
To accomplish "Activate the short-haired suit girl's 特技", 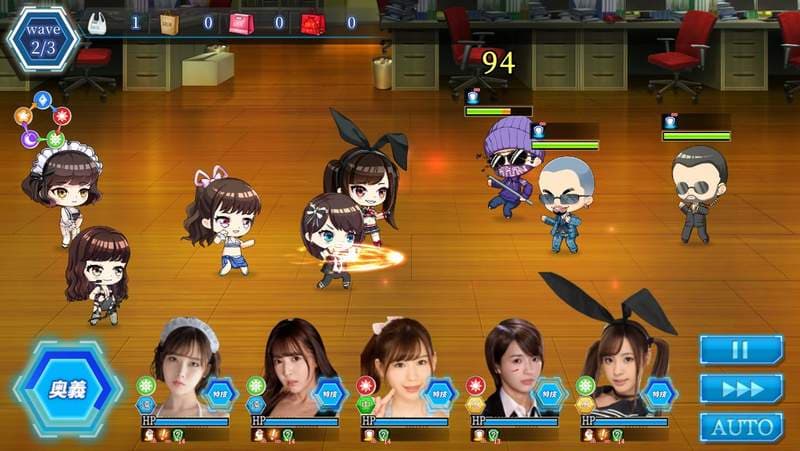I will (x=549, y=395).
